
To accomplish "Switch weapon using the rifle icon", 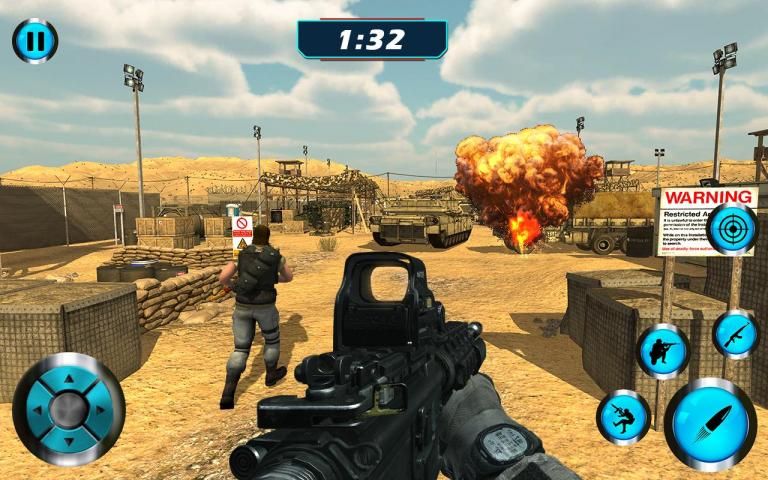I will pyautogui.click(x=735, y=334).
